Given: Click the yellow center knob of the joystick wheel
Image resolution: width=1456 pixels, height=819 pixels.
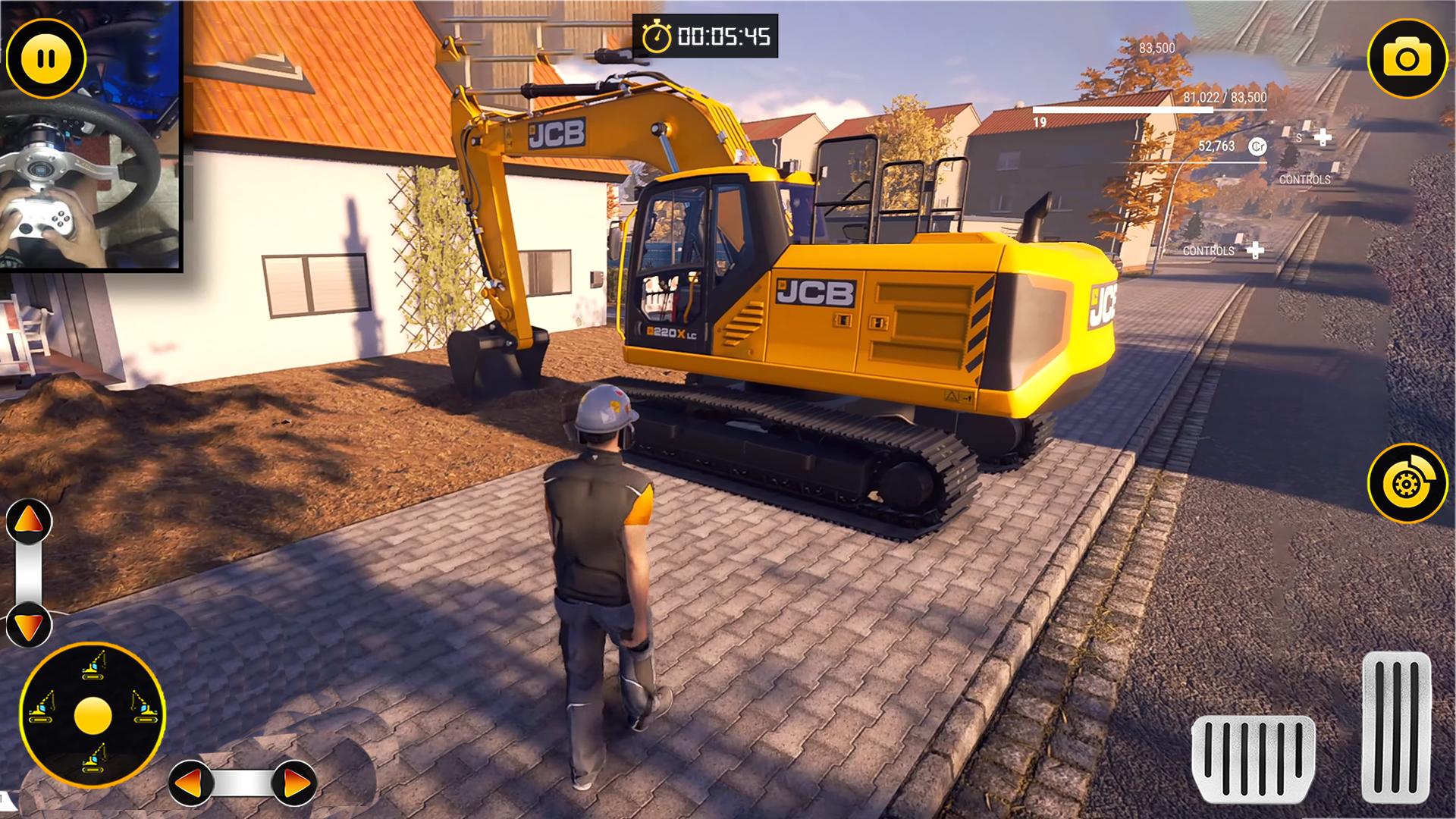Looking at the screenshot, I should 93,714.
